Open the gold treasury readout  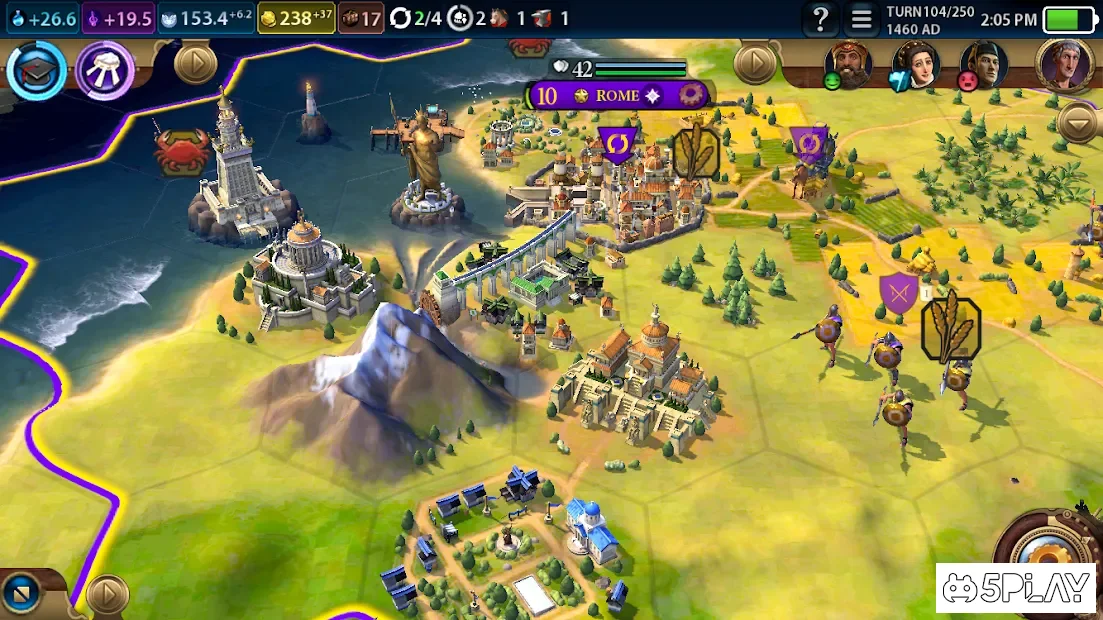[295, 18]
